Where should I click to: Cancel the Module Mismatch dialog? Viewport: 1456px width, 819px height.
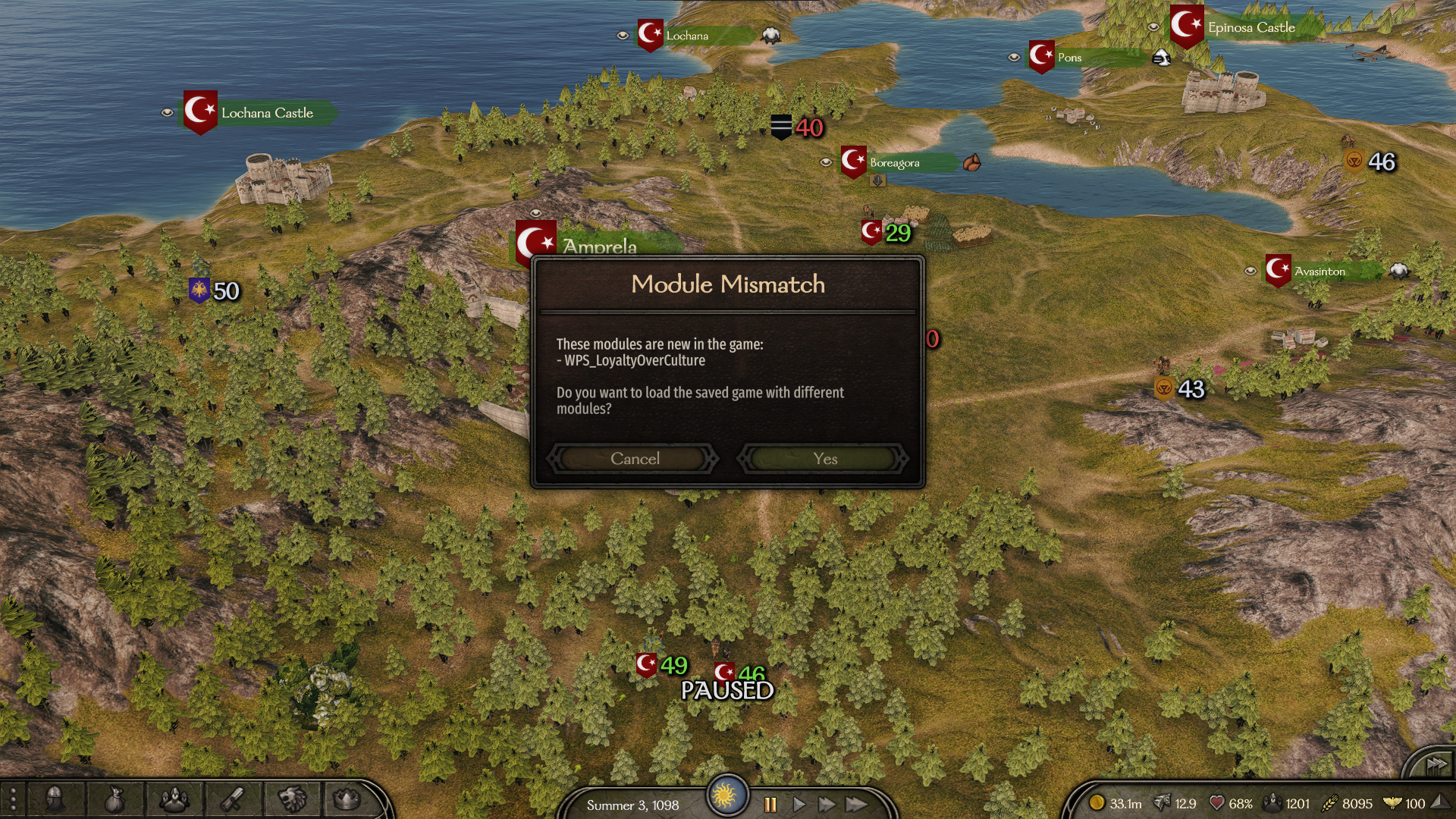tap(634, 459)
